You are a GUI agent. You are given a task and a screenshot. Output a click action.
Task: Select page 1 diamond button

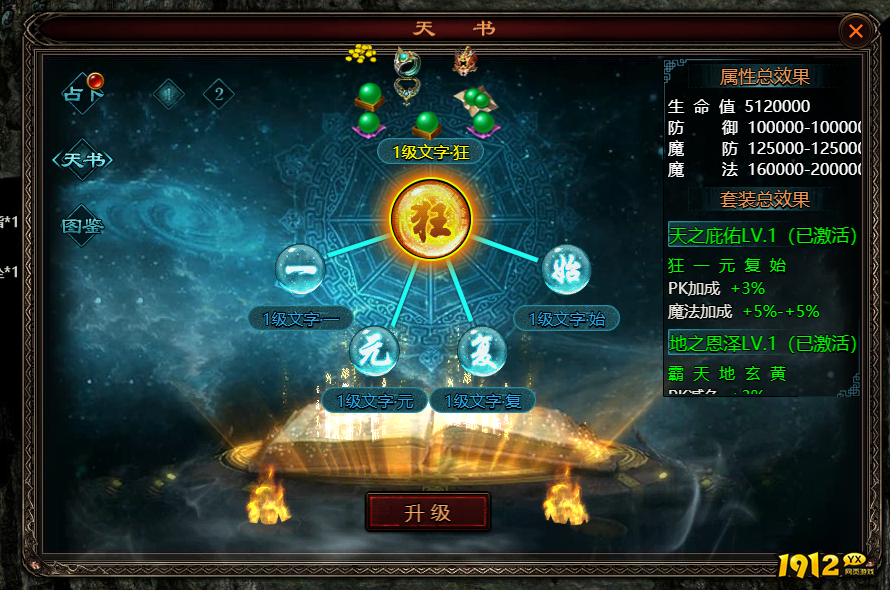click(x=168, y=94)
